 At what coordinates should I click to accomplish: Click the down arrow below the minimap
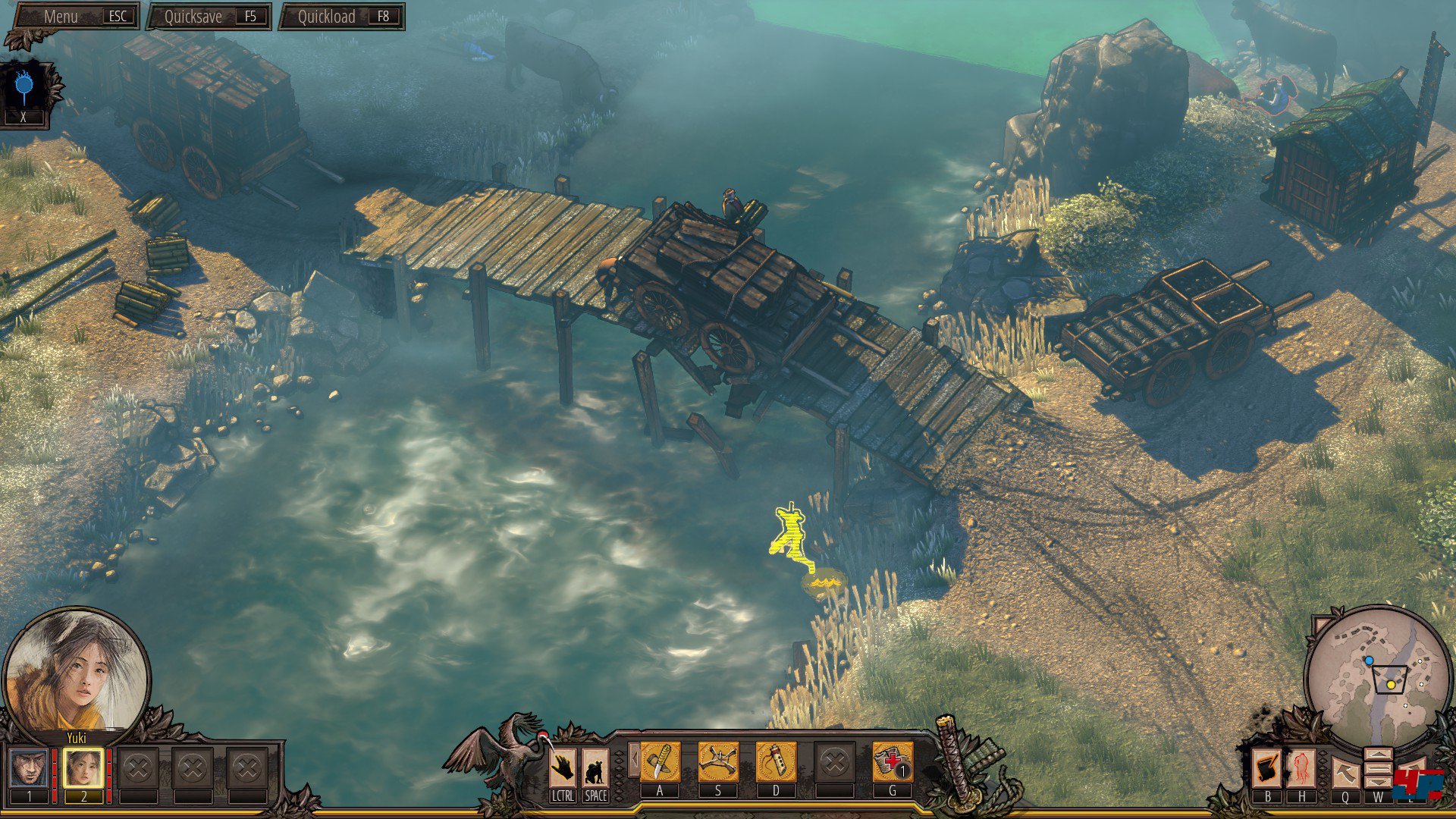[1378, 781]
